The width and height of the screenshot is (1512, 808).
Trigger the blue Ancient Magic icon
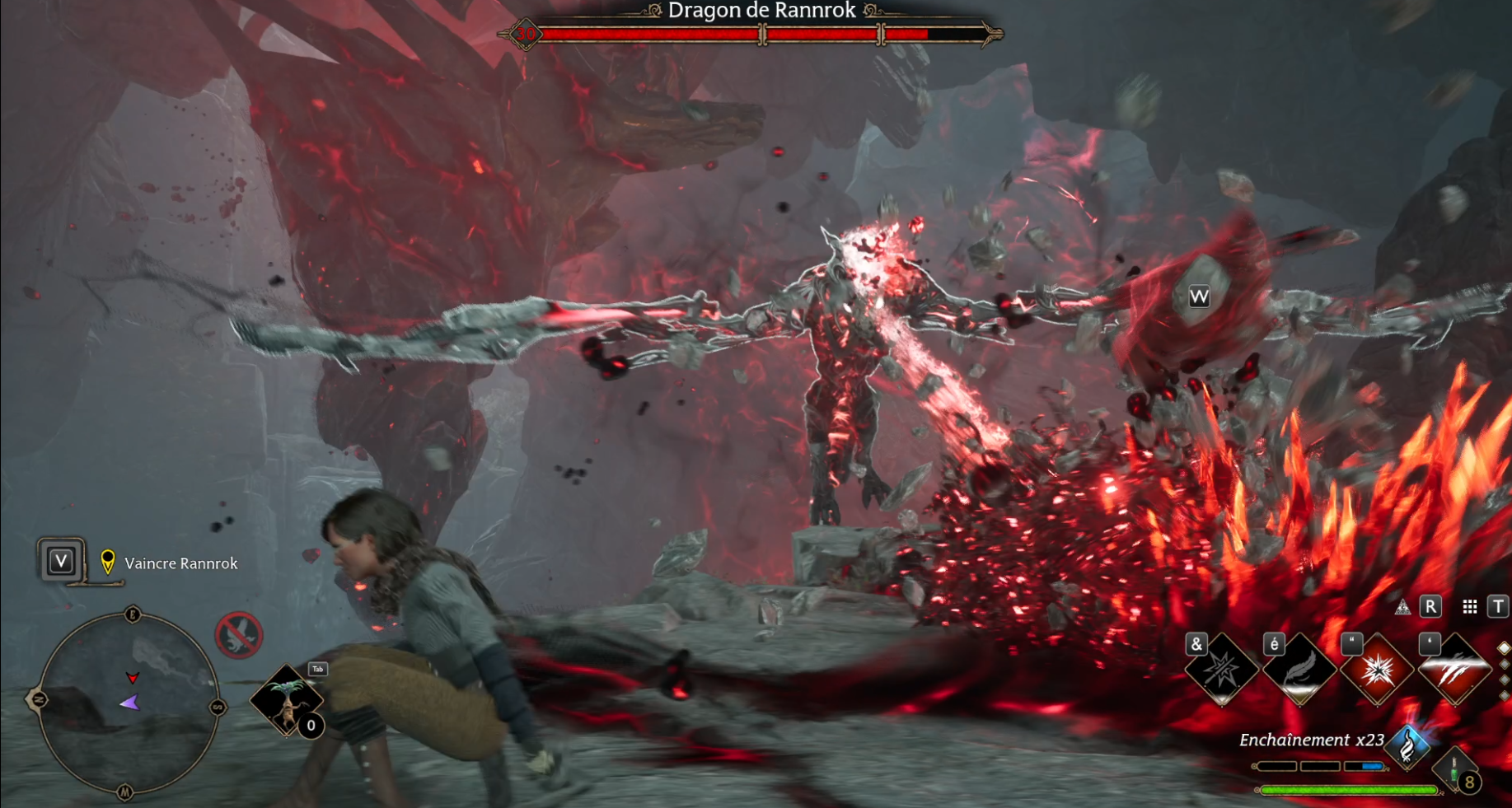1408,745
